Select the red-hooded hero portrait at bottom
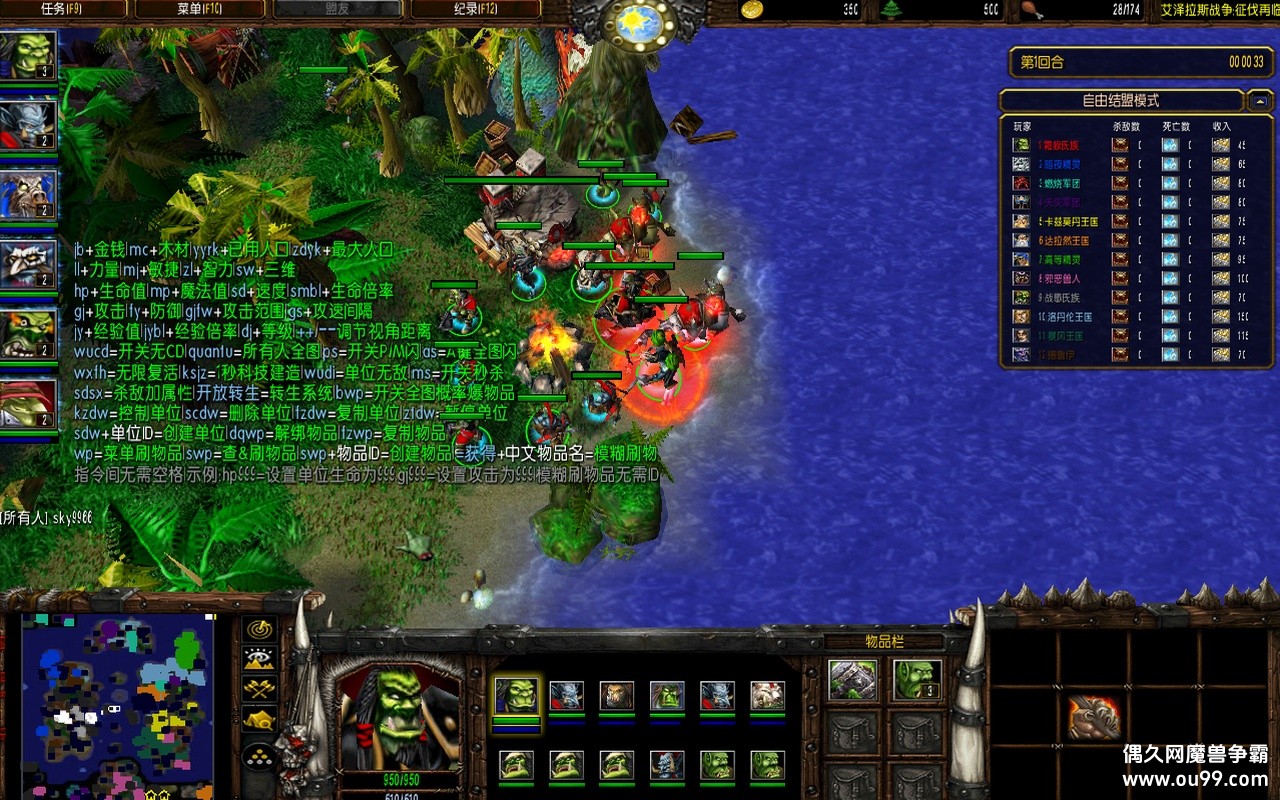The height and width of the screenshot is (800, 1280). tap(29, 404)
